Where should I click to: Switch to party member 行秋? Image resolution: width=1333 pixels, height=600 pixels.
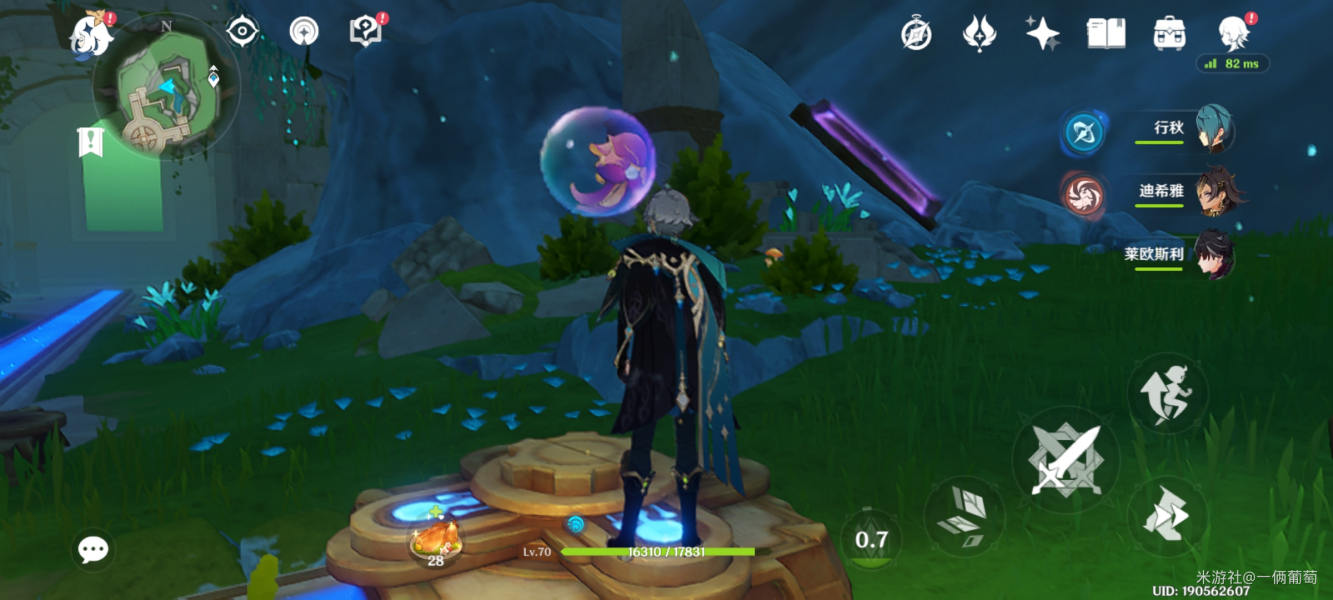1214,129
